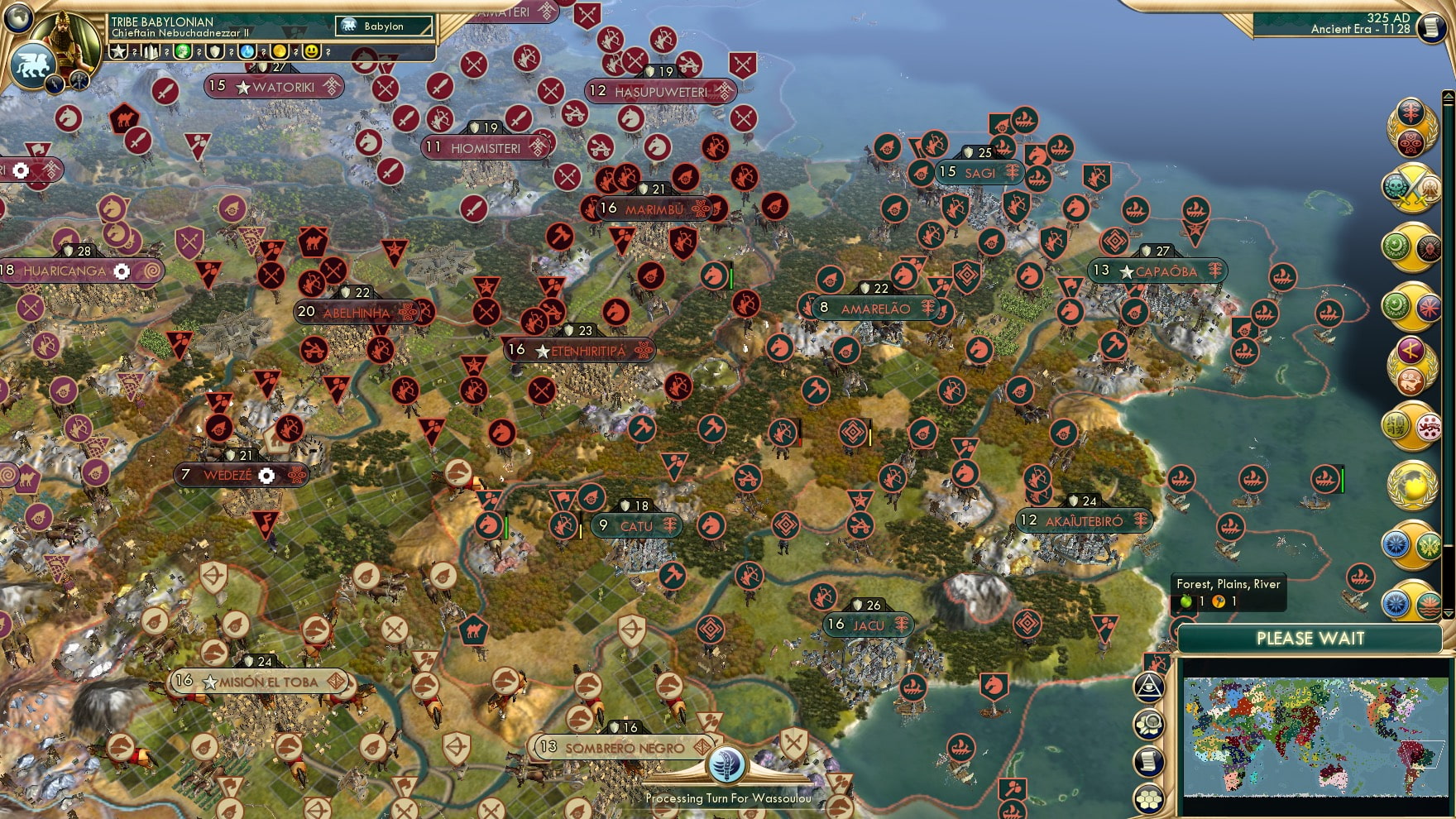
Task: Click the production gear on the Wedezé banner
Action: [x=266, y=476]
